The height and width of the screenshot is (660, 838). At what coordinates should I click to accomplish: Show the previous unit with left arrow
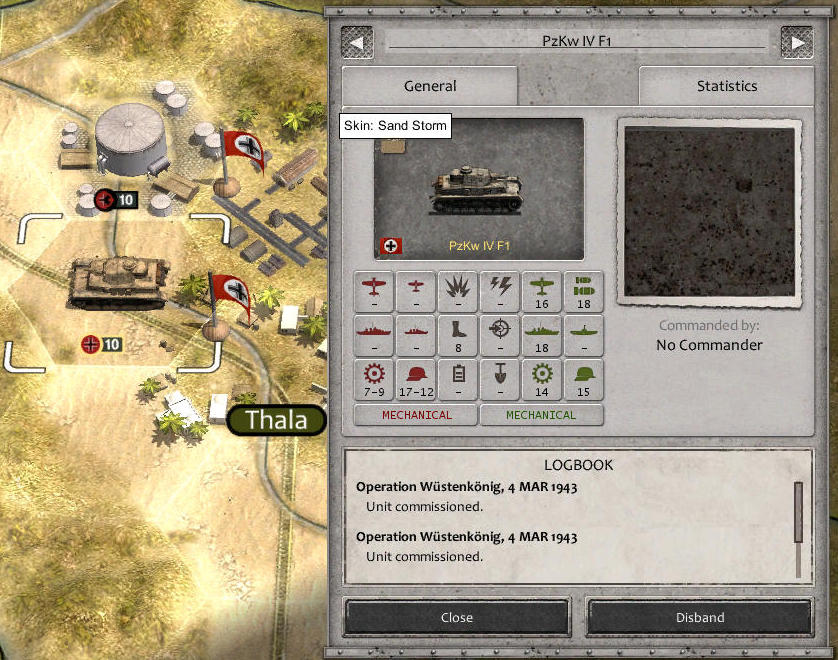(x=357, y=42)
